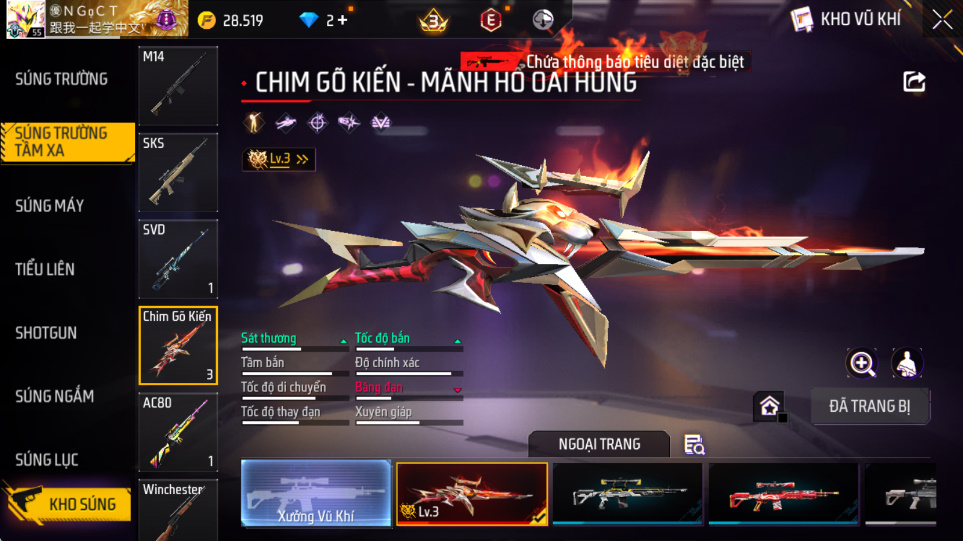Select the TIỂU LIÊN category
The width and height of the screenshot is (963, 541).
[45, 269]
